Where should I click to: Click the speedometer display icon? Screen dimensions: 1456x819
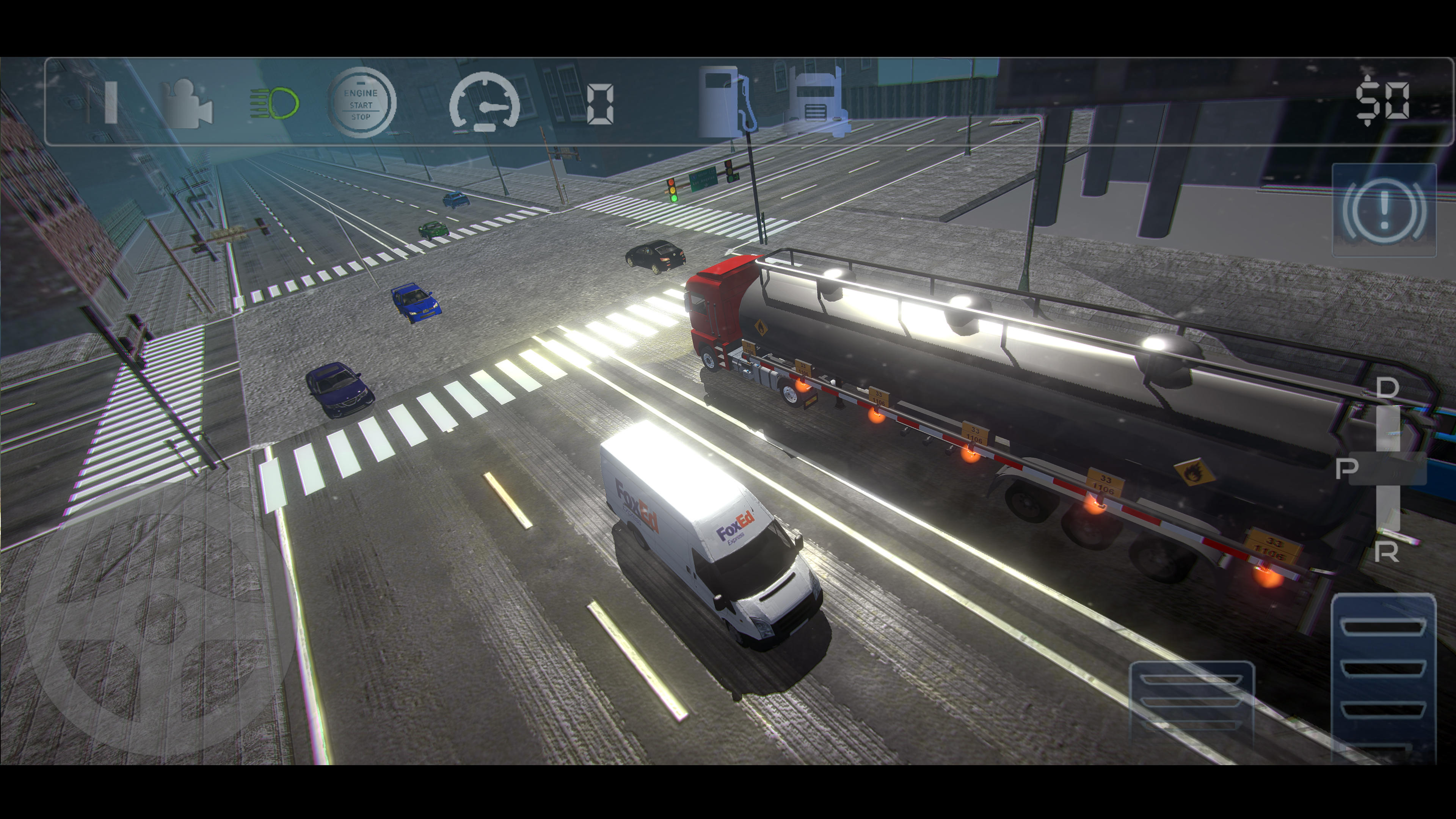pyautogui.click(x=484, y=103)
